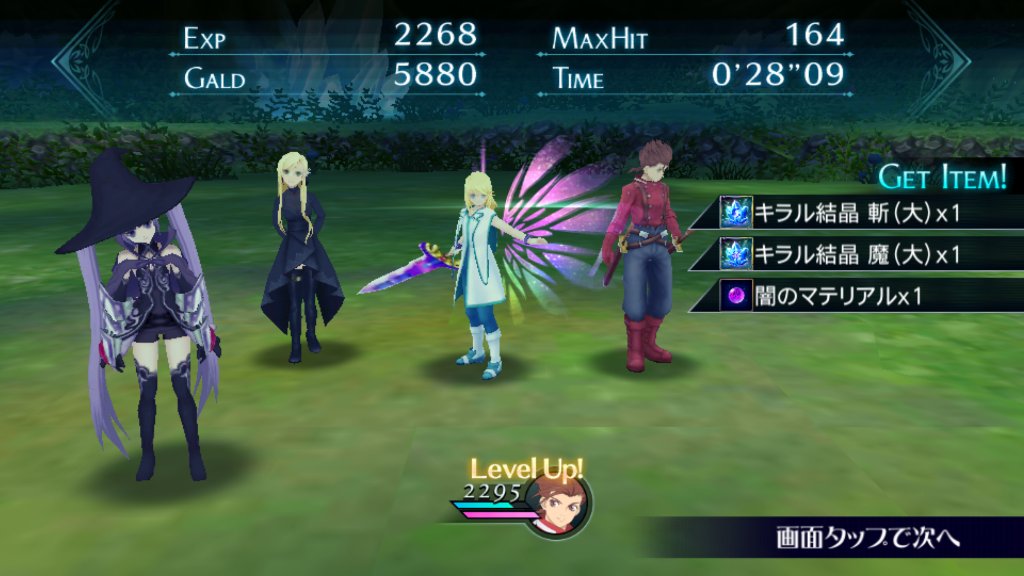Viewport: 1024px width, 576px height.
Task: Select the キラル結晶 斬(大) item row
Action: tap(860, 212)
